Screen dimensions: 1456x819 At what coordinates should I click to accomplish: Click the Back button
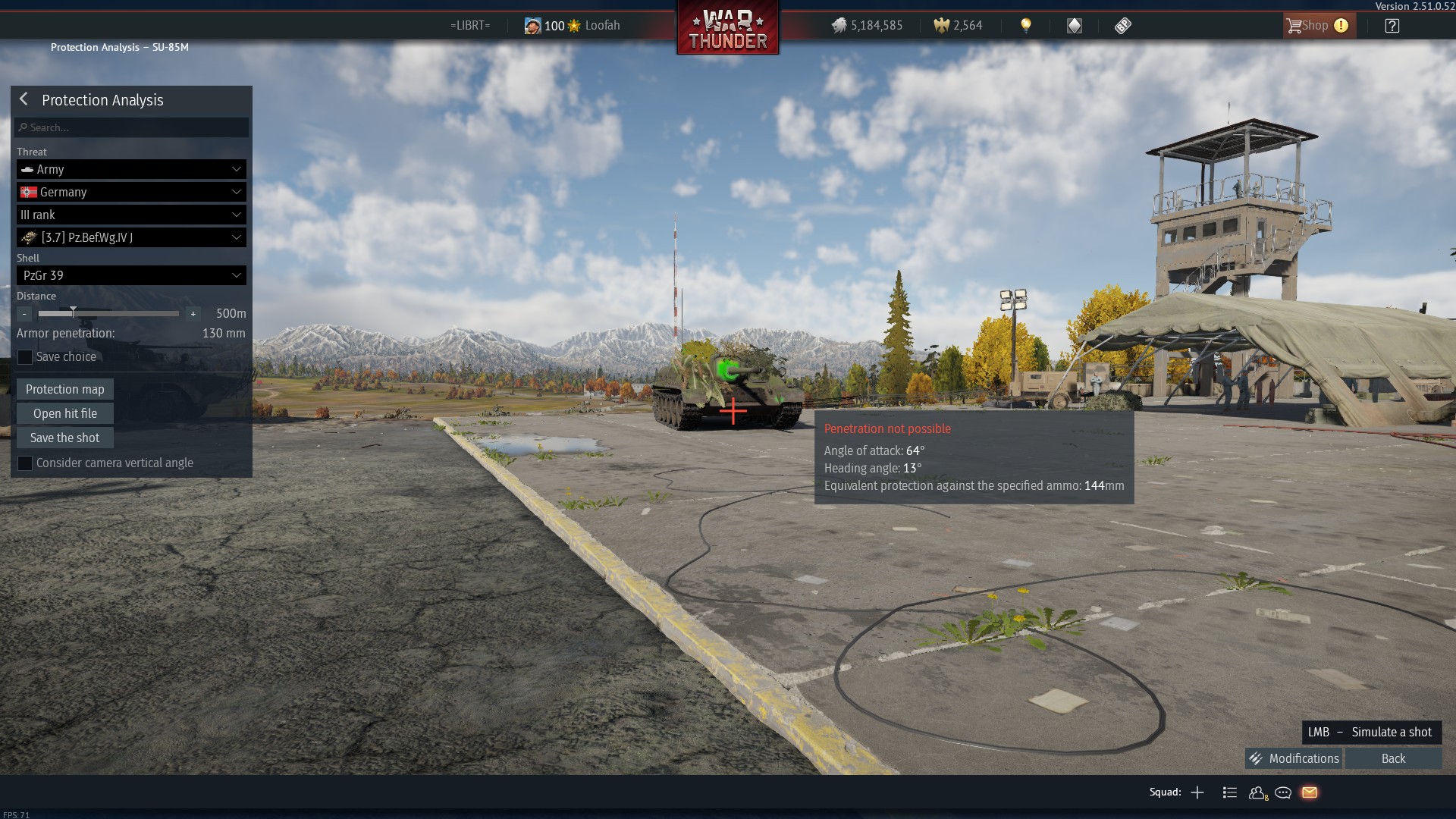pos(1393,758)
